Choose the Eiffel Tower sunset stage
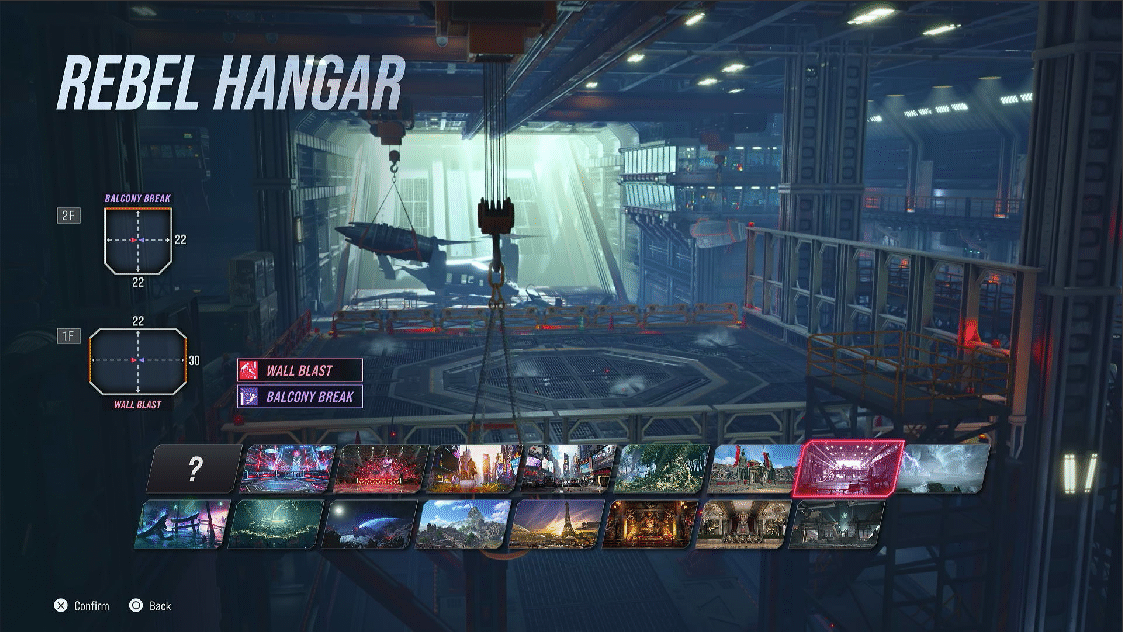1123x632 pixels. coord(558,525)
